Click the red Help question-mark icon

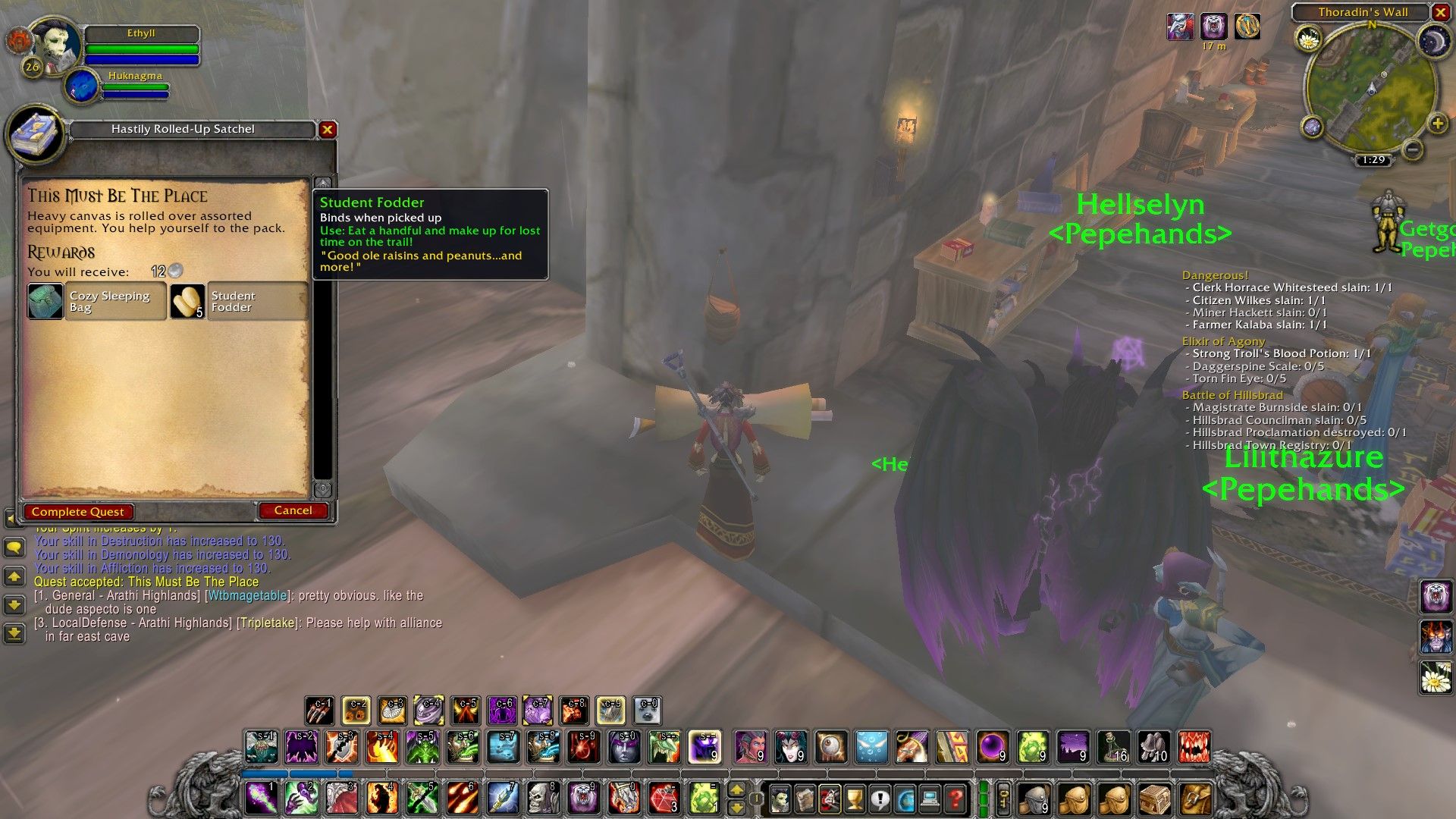click(957, 799)
